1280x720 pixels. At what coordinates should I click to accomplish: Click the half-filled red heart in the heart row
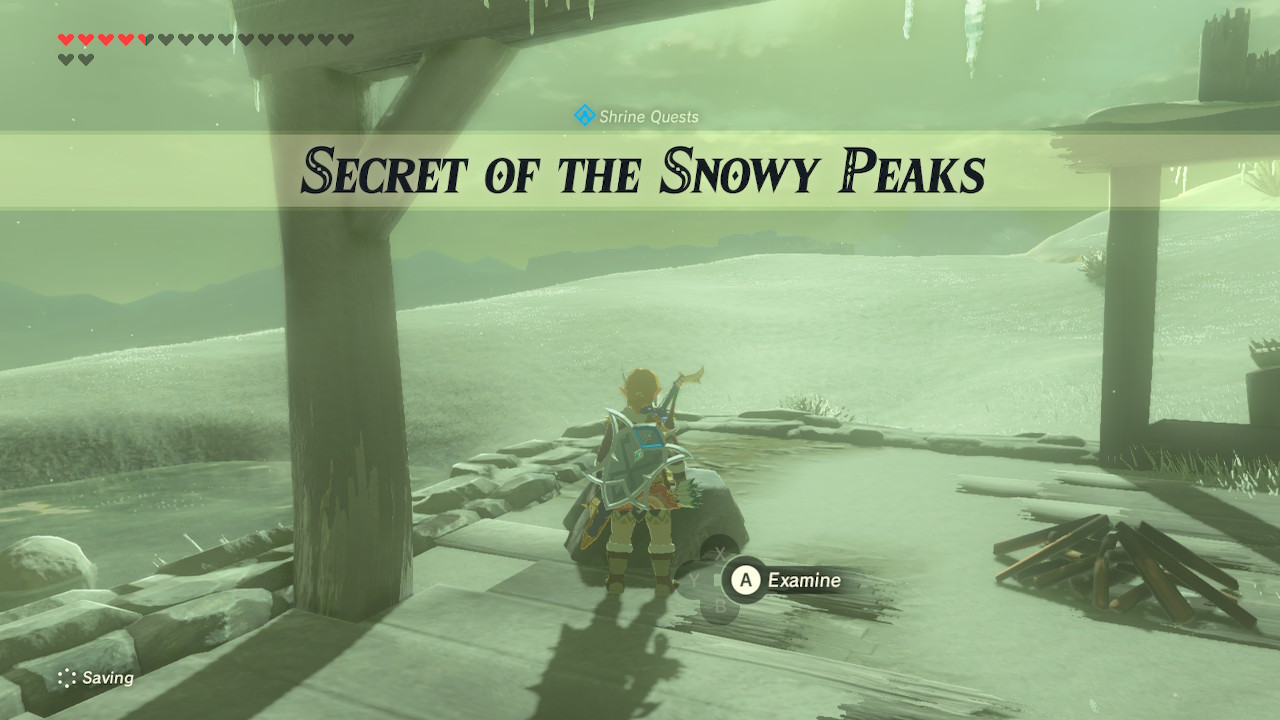[x=145, y=39]
